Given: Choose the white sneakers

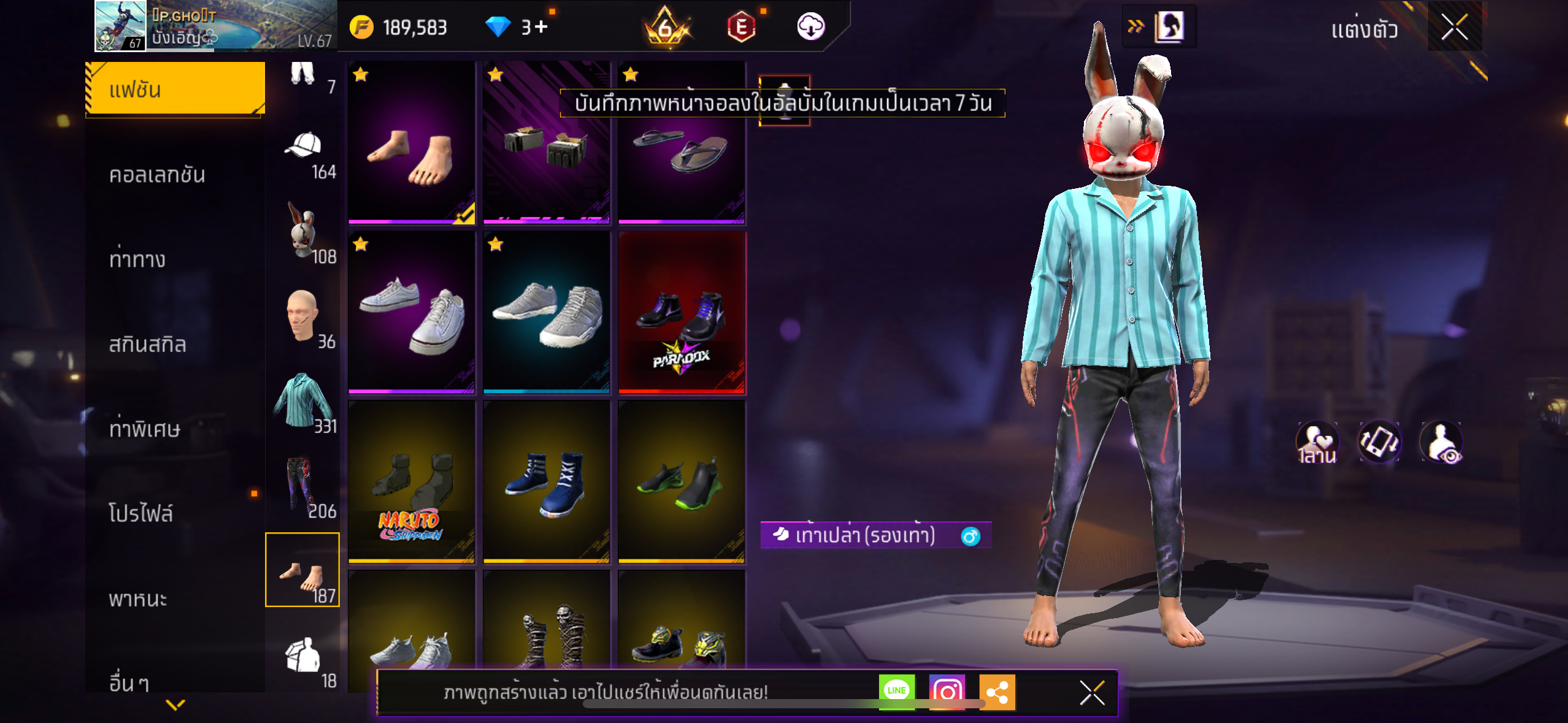Looking at the screenshot, I should coord(412,313).
